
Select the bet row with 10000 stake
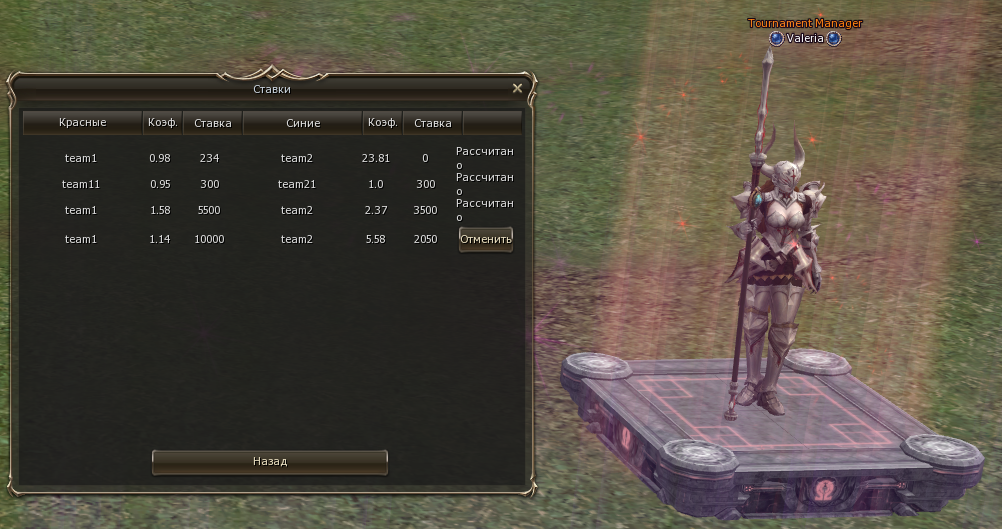(250, 239)
